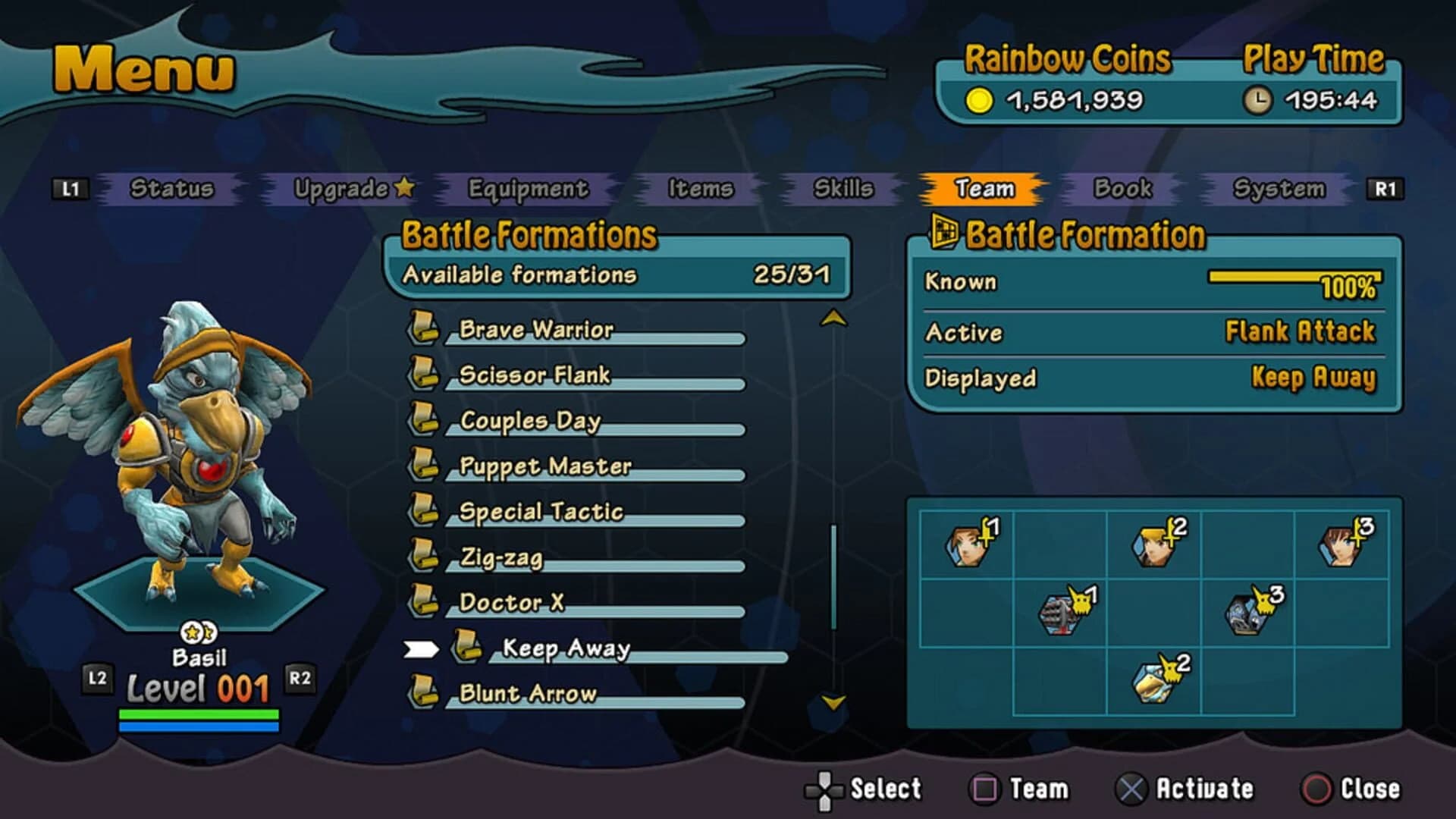
Task: Click the clock icon beside the play time
Action: pyautogui.click(x=1259, y=98)
